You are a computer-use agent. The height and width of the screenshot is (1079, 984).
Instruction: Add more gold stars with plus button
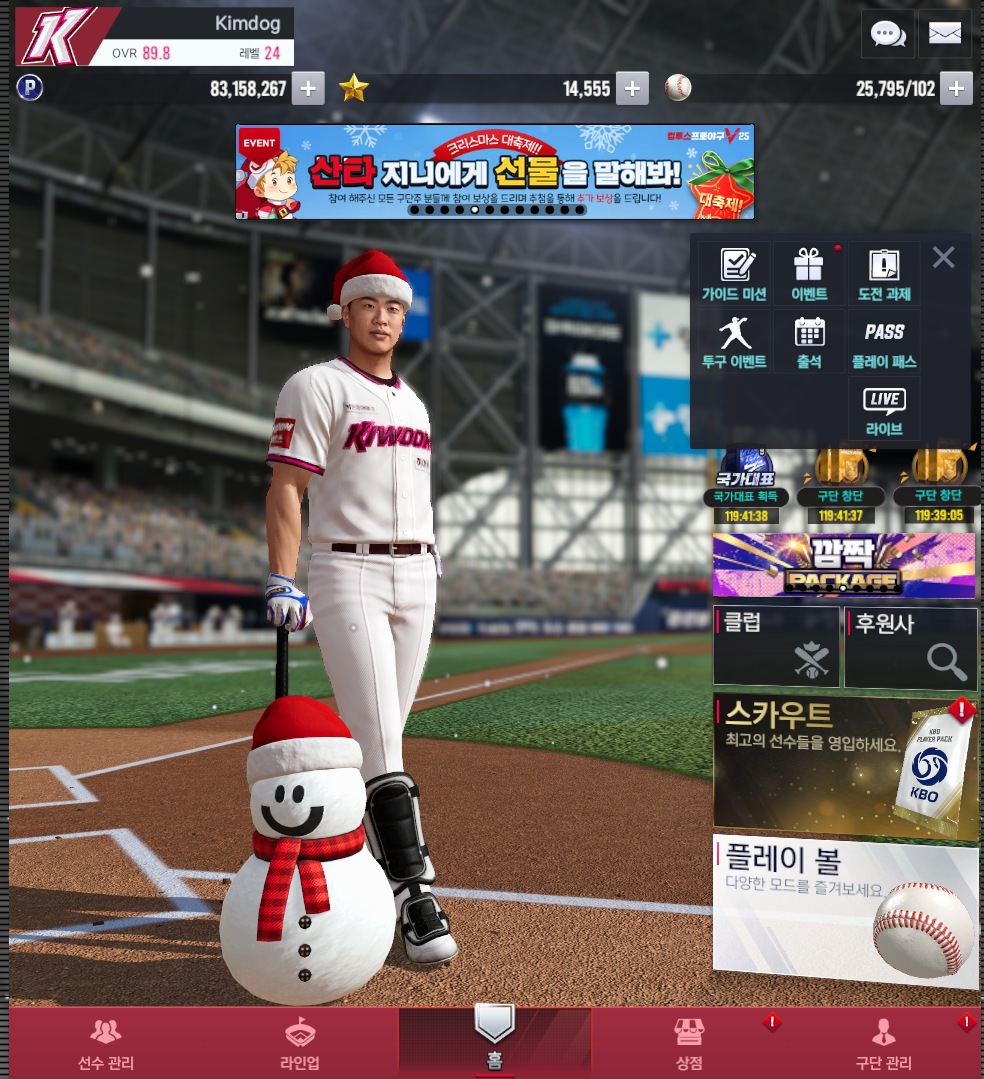point(631,88)
